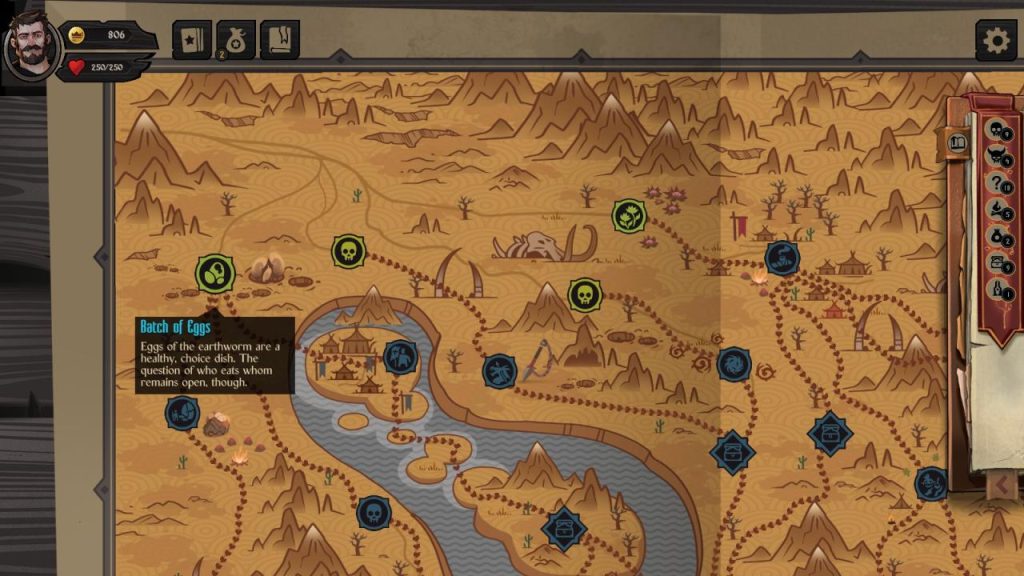Click the treasure chest legend entry
This screenshot has width=1024, height=576.
pos(997,262)
